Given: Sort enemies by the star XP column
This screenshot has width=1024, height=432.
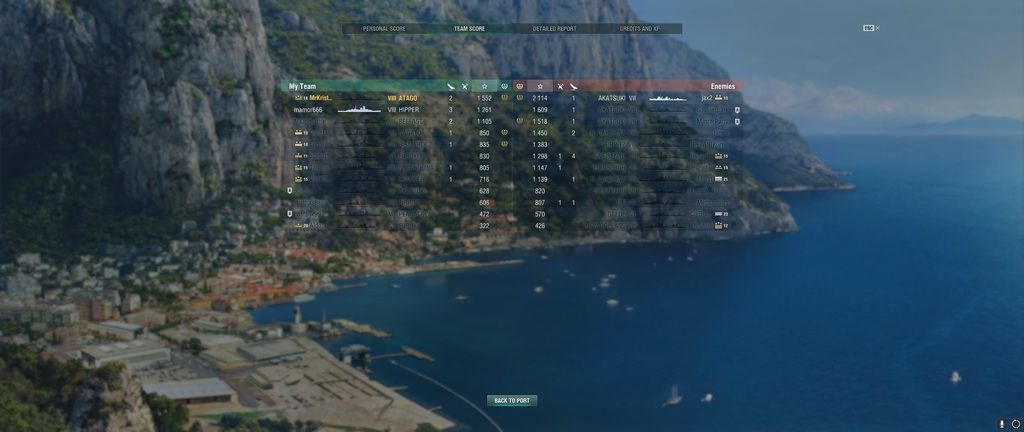Looking at the screenshot, I should point(540,87).
